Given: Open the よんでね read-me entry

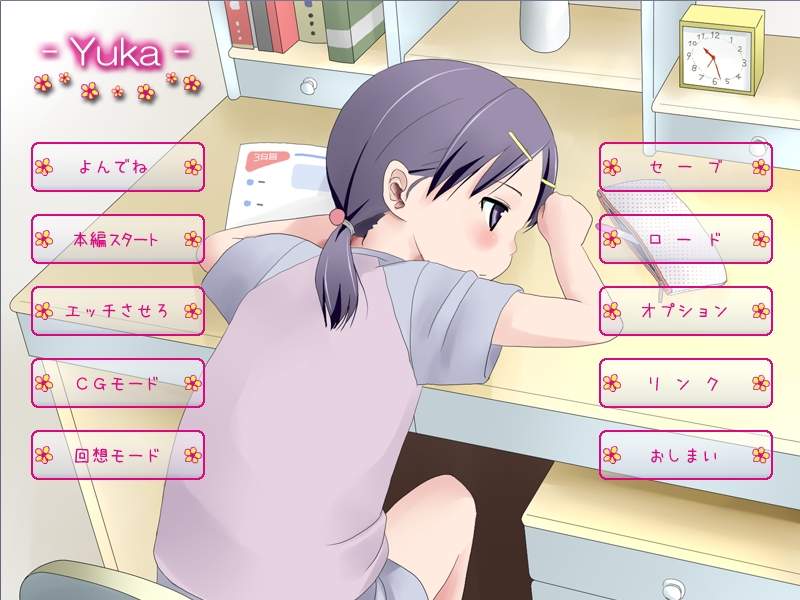Looking at the screenshot, I should [x=117, y=167].
